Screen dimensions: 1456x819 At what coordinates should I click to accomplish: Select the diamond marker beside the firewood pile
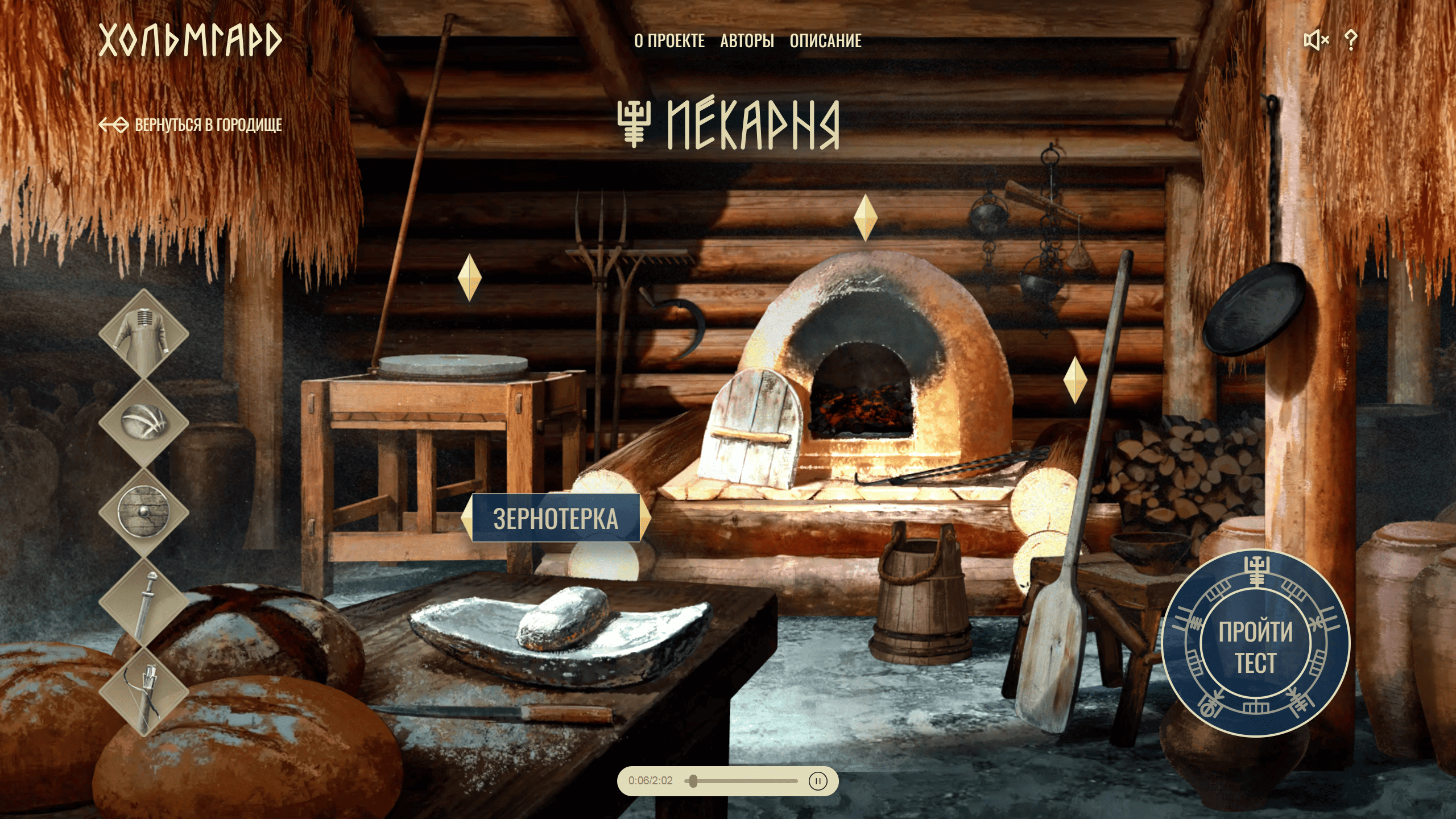pos(1074,380)
